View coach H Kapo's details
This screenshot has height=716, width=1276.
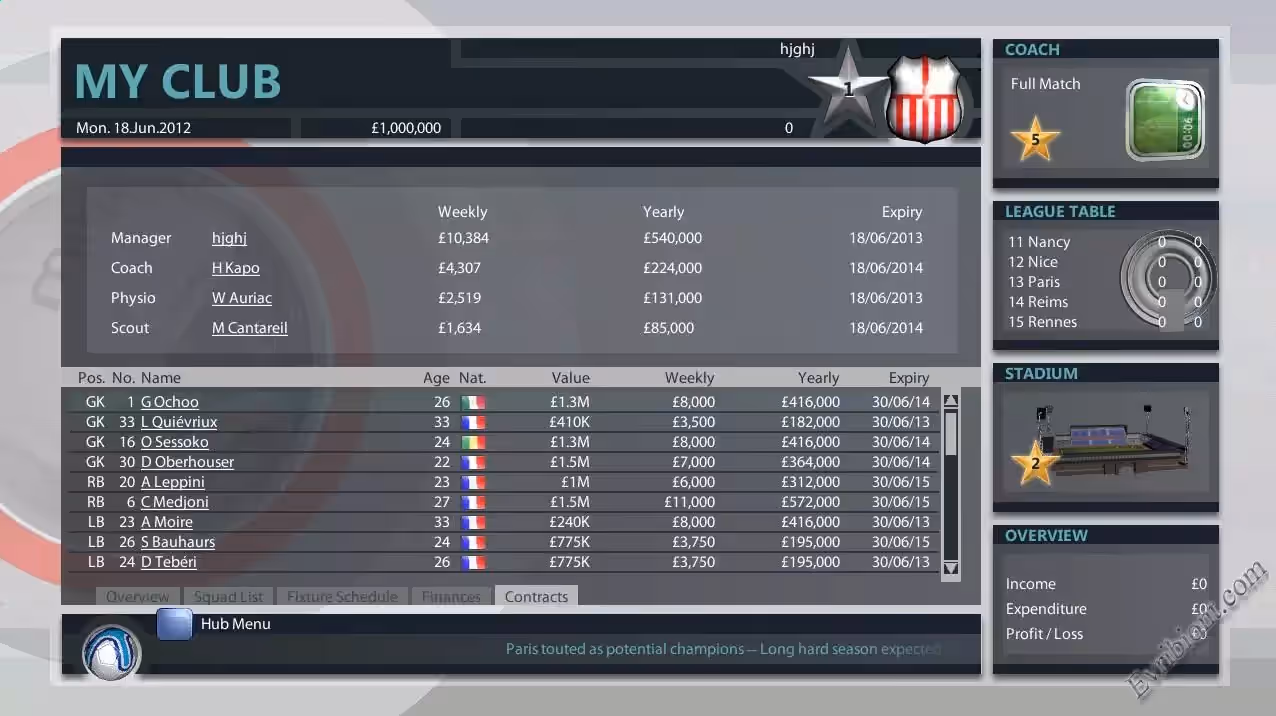235,268
